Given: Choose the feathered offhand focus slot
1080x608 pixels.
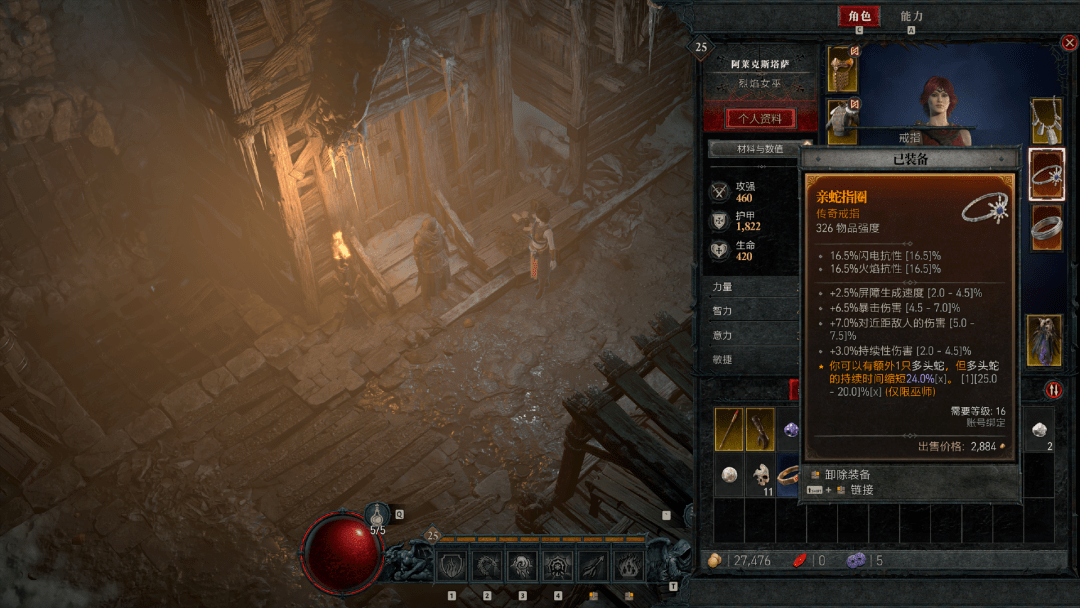Looking at the screenshot, I should tap(1046, 339).
